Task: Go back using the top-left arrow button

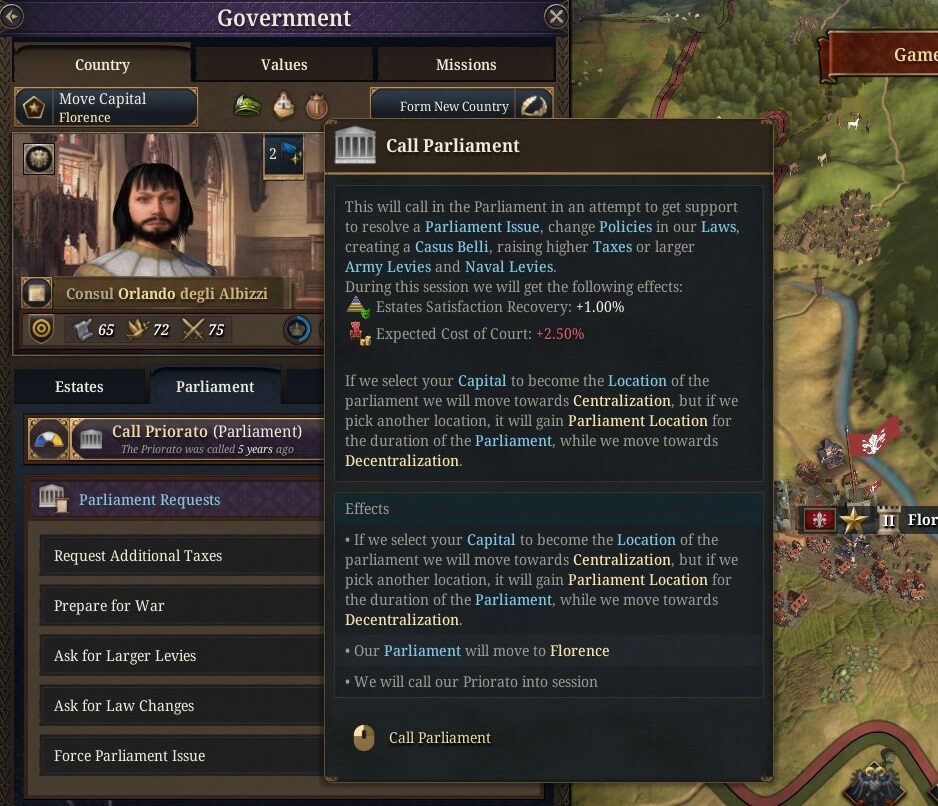Action: (11, 17)
